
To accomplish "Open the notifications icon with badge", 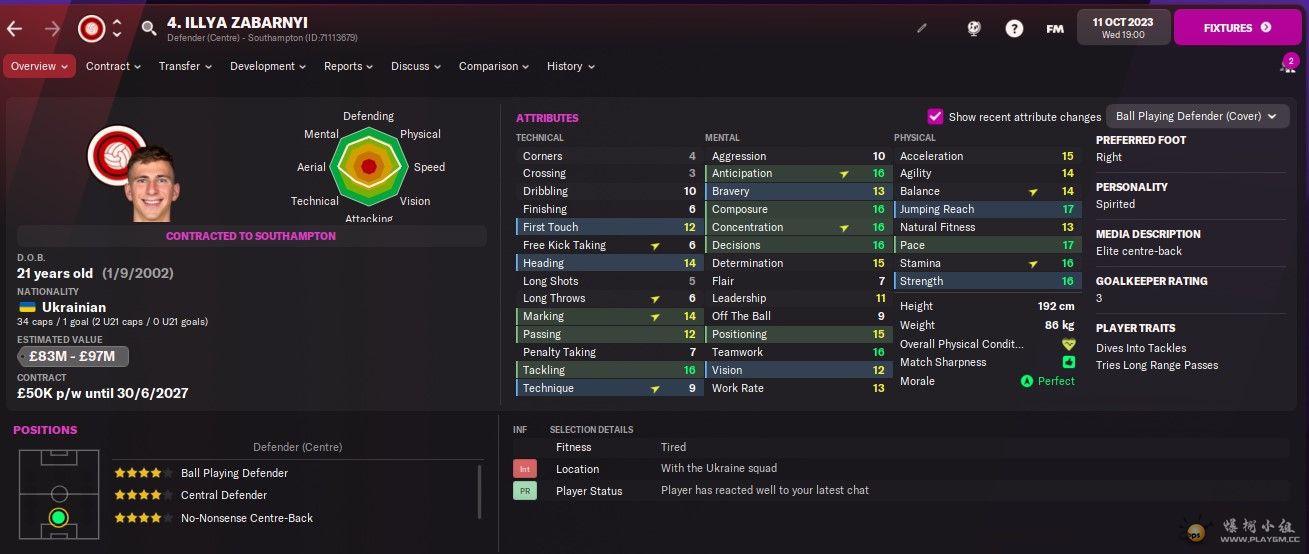I will pyautogui.click(x=1288, y=65).
